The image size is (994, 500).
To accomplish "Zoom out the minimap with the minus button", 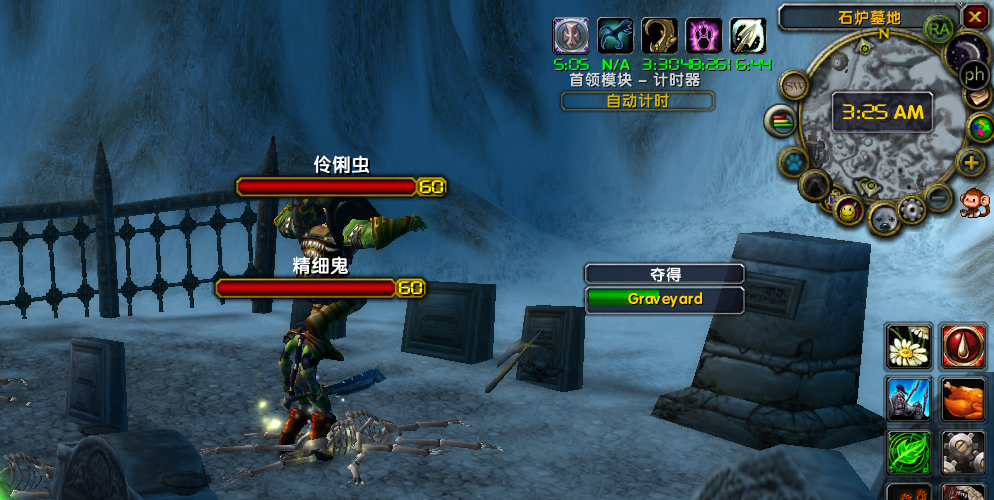I will (x=938, y=197).
